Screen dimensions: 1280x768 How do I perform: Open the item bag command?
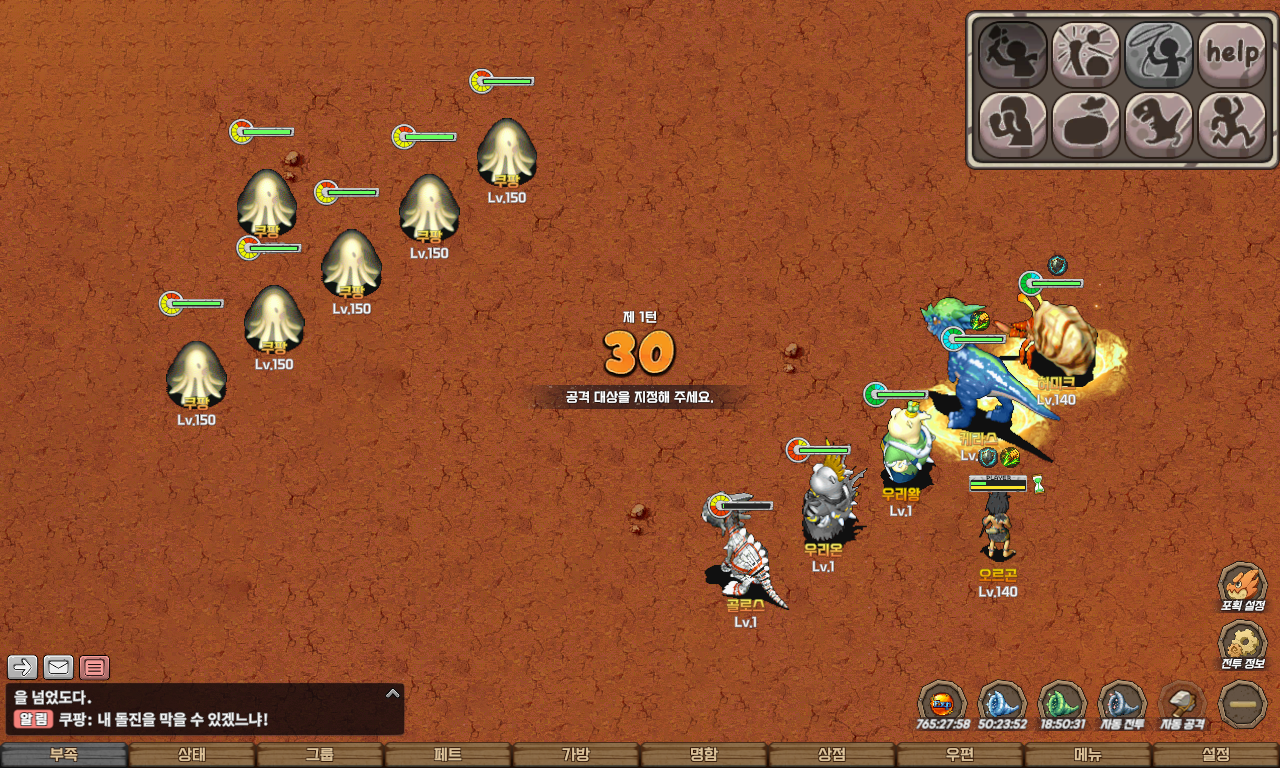point(1086,125)
